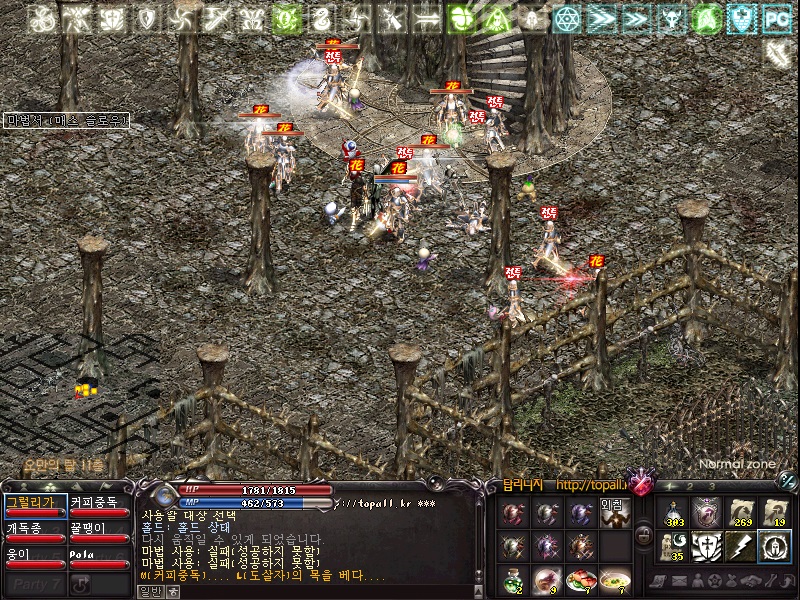
Task: Select party member 그럴리가
Action: (35, 503)
